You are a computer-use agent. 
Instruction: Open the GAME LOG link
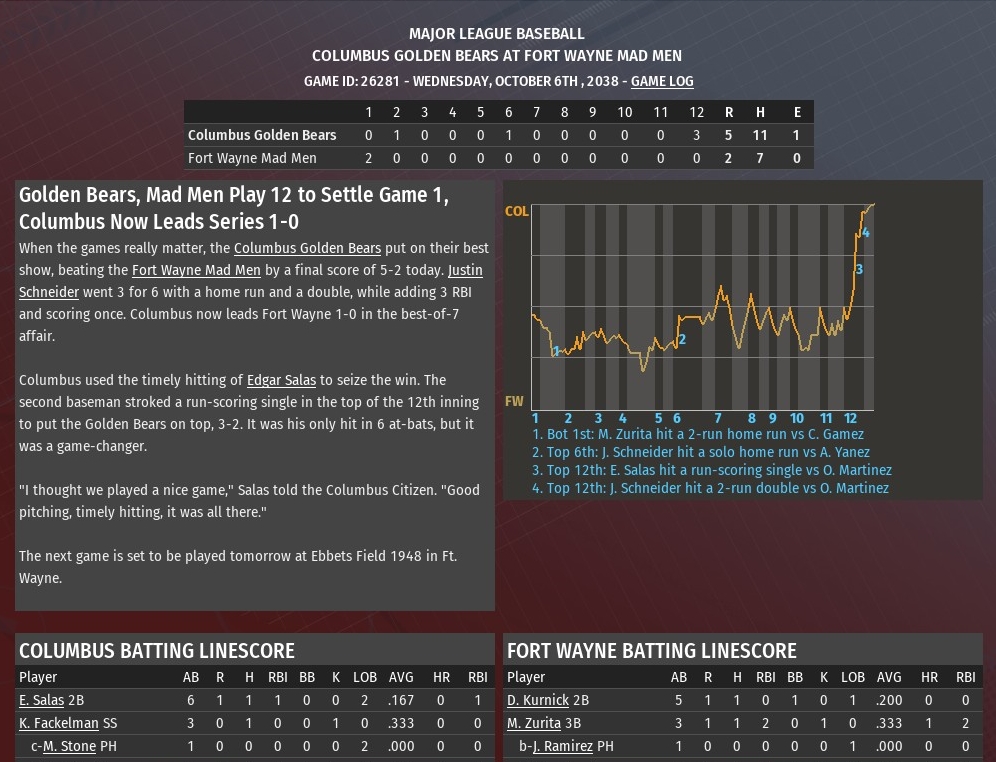661,81
